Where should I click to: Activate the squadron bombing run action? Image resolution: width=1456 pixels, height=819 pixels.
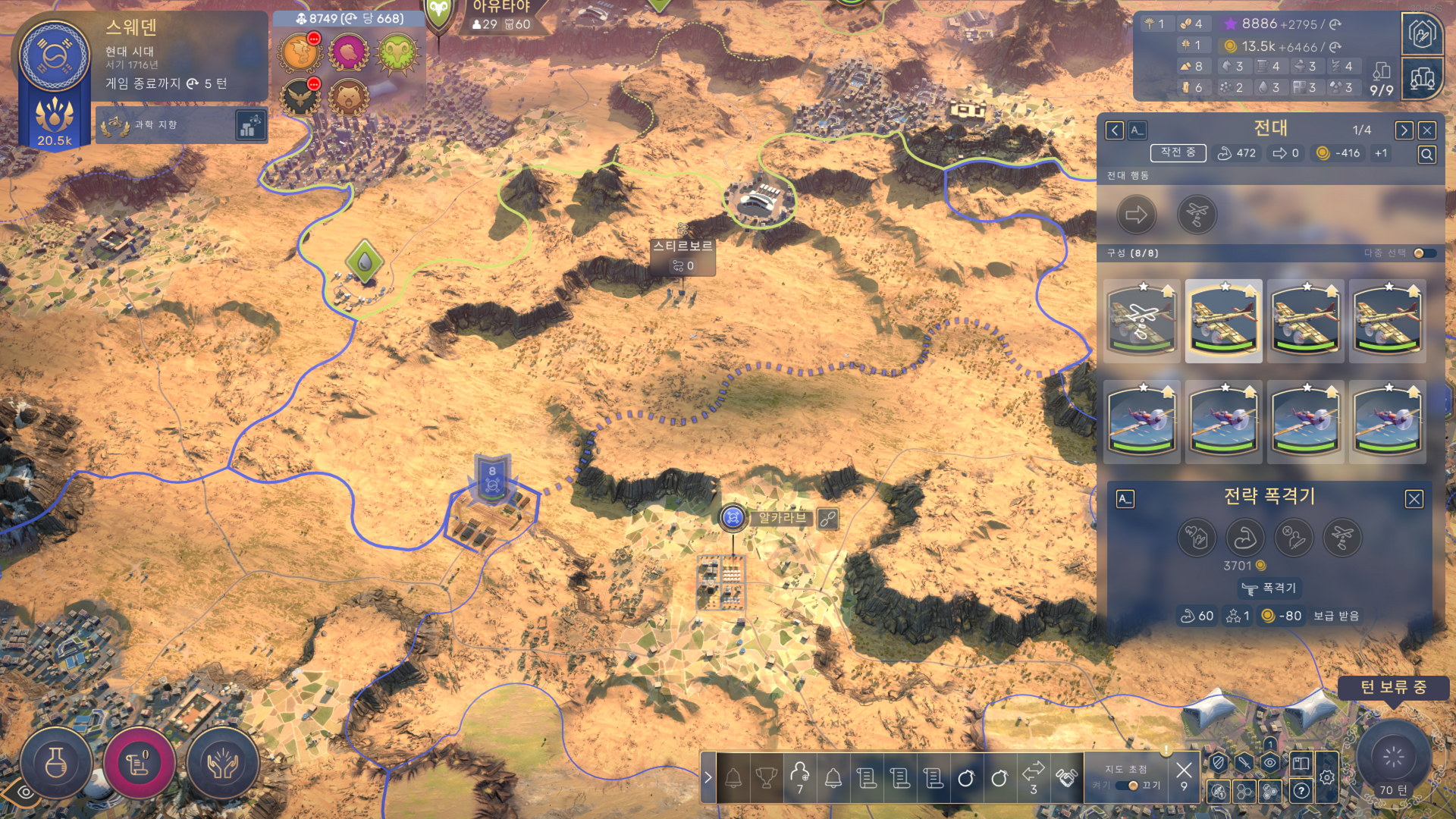(1197, 215)
